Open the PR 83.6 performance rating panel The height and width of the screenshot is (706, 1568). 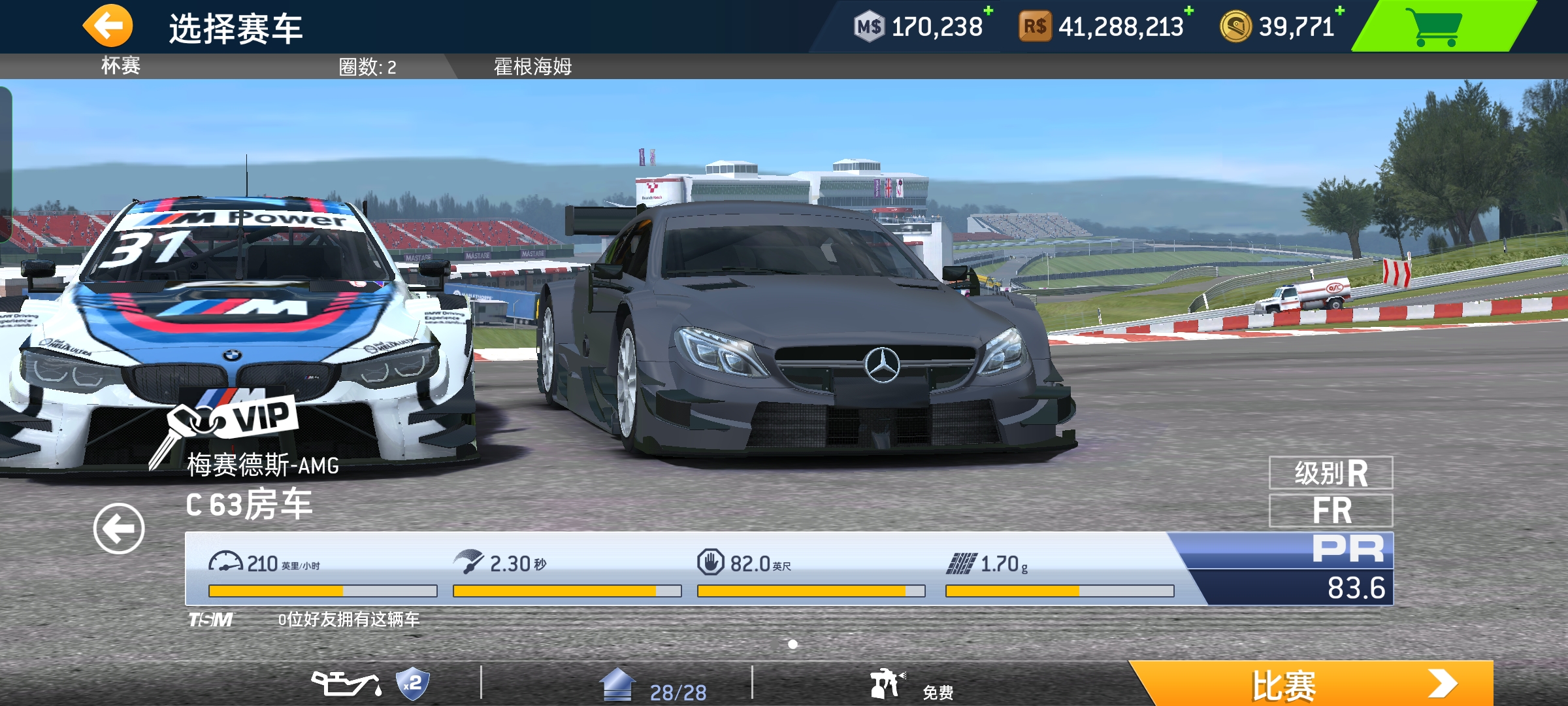click(x=1346, y=569)
